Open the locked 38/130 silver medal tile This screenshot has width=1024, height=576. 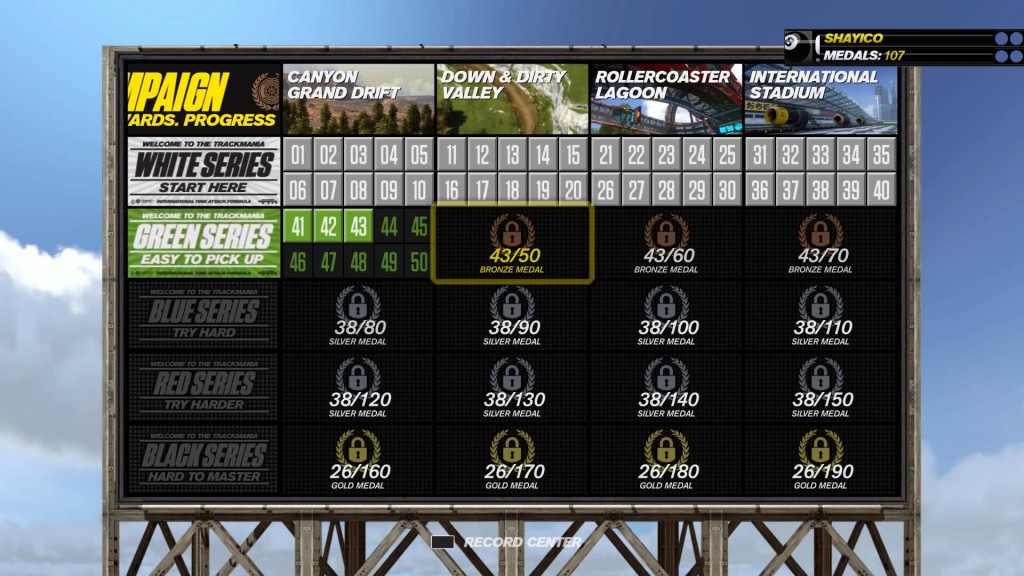click(512, 387)
